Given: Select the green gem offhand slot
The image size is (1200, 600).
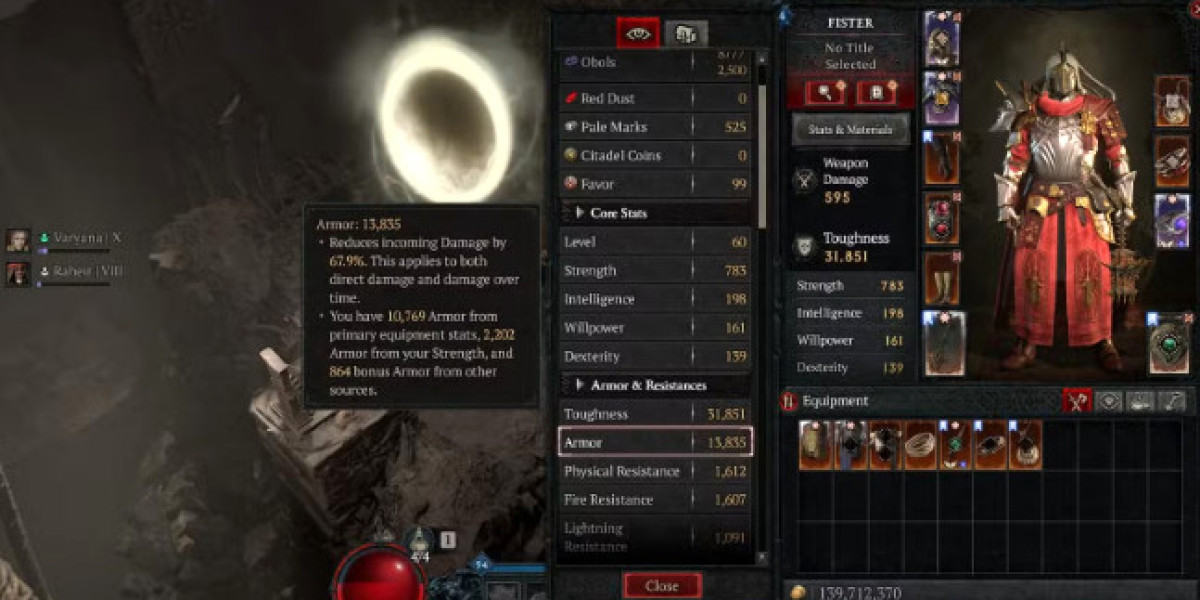Looking at the screenshot, I should click(1169, 343).
